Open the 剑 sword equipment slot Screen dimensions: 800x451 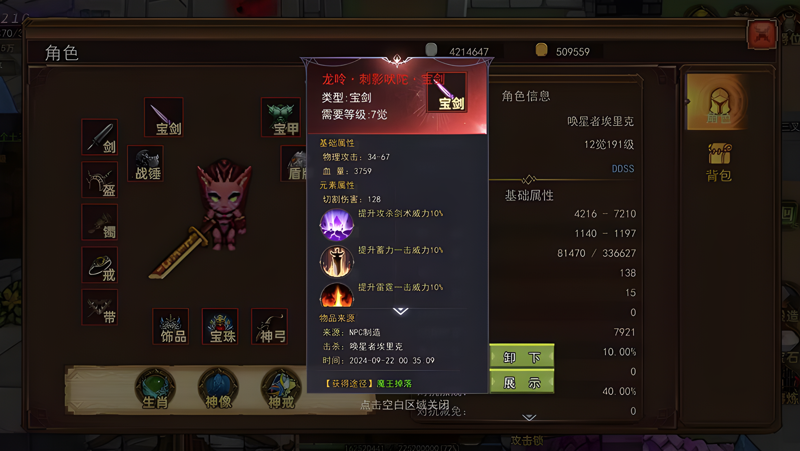[x=100, y=137]
